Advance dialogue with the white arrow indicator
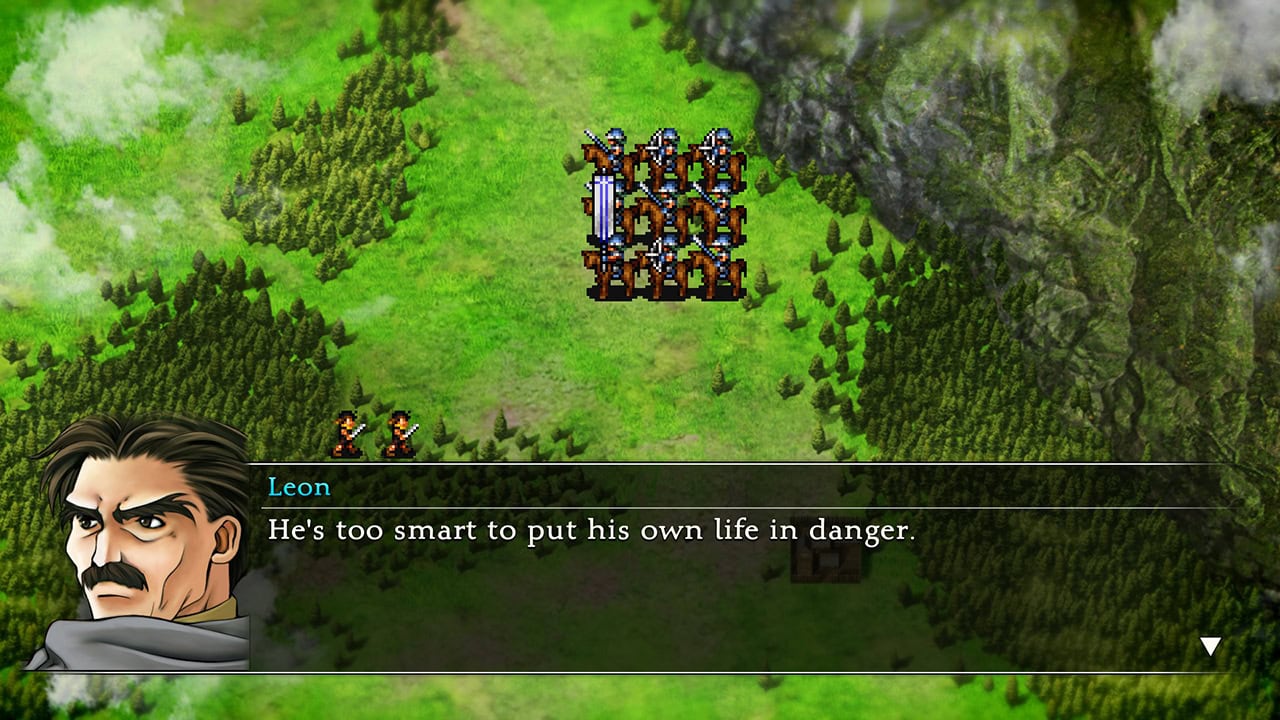Screen dimensions: 1280x720 coord(1210,647)
